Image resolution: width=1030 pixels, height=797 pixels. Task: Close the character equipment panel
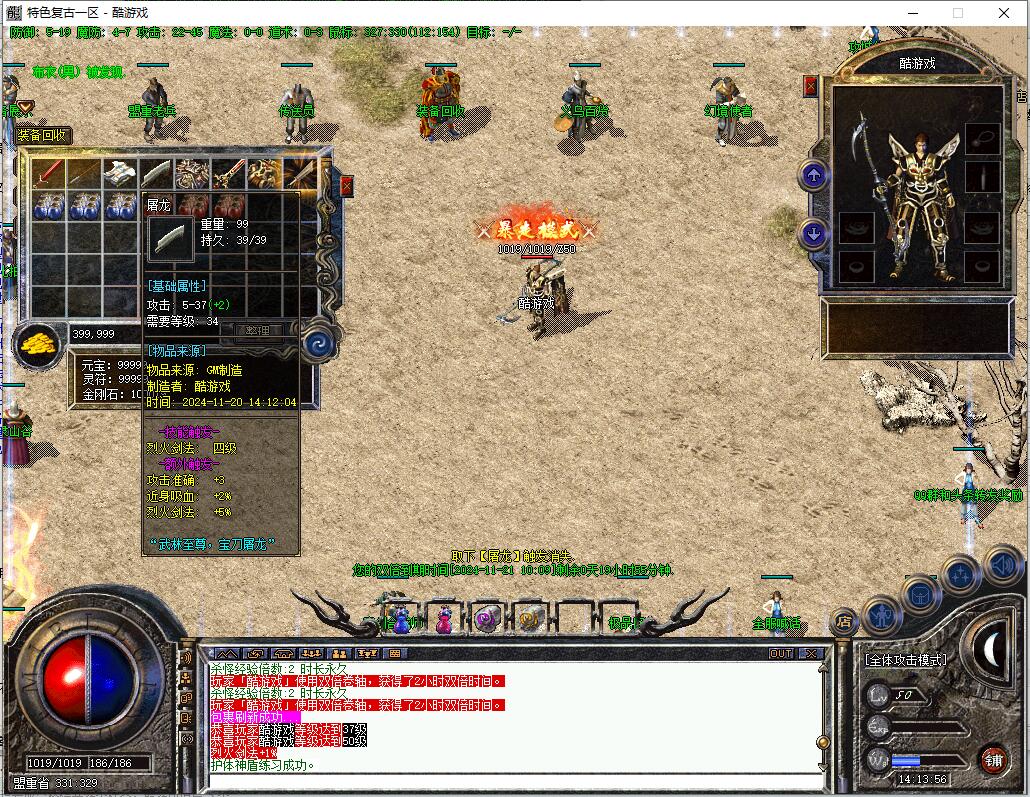tap(810, 86)
